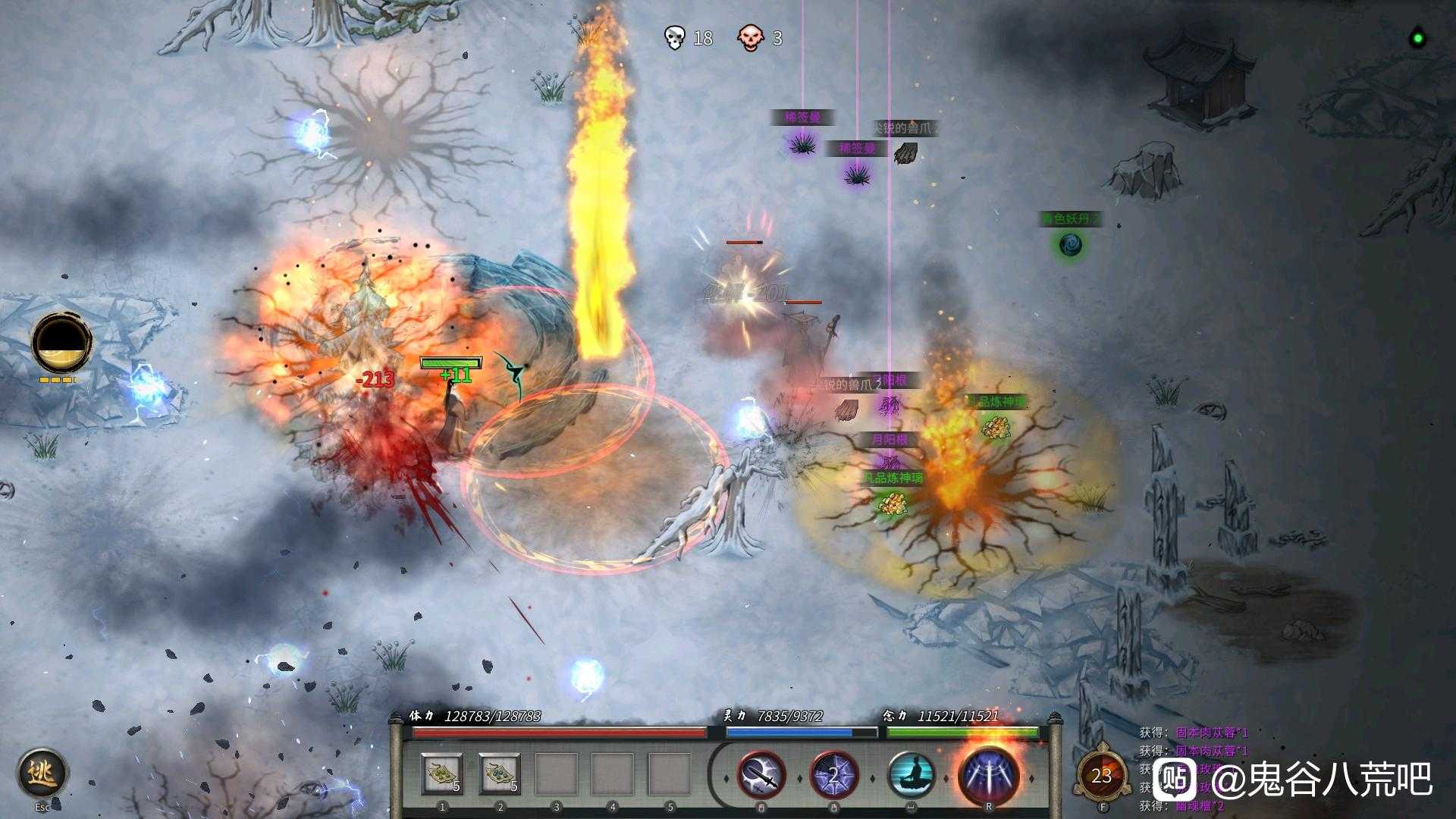
Task: Click the 逃 escape button
Action: tap(42, 773)
